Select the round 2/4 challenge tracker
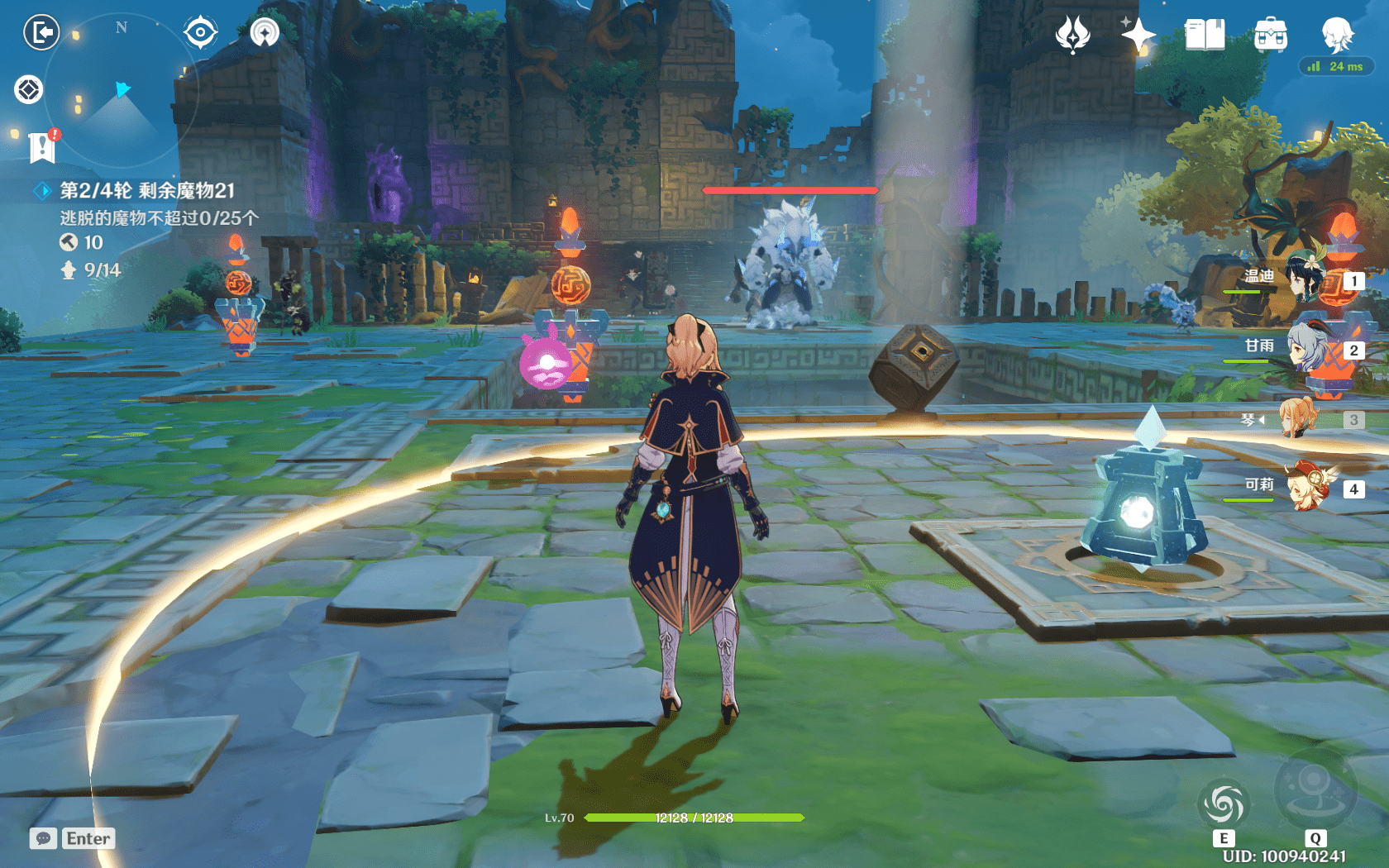This screenshot has height=868, width=1389. (x=146, y=191)
